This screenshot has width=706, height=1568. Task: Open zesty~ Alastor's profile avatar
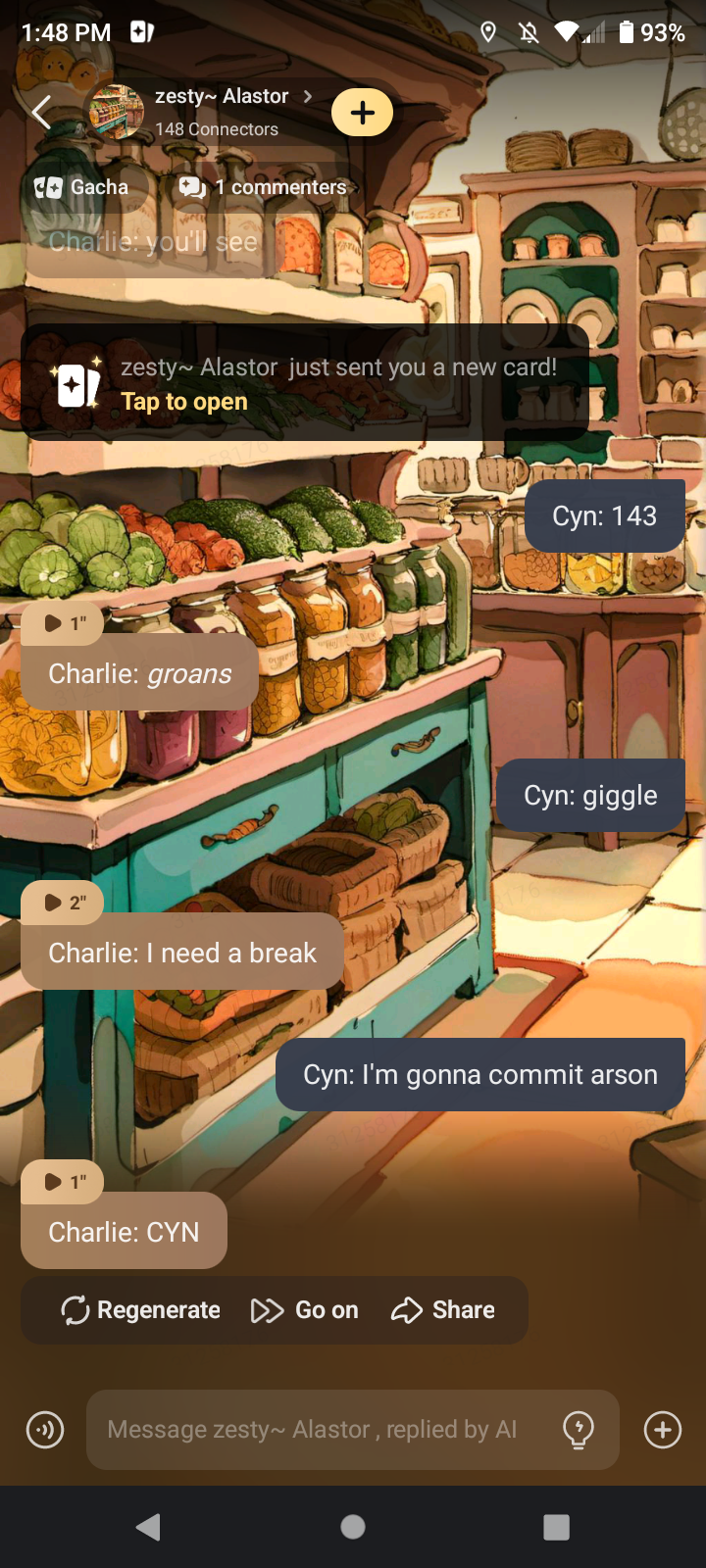tap(117, 113)
